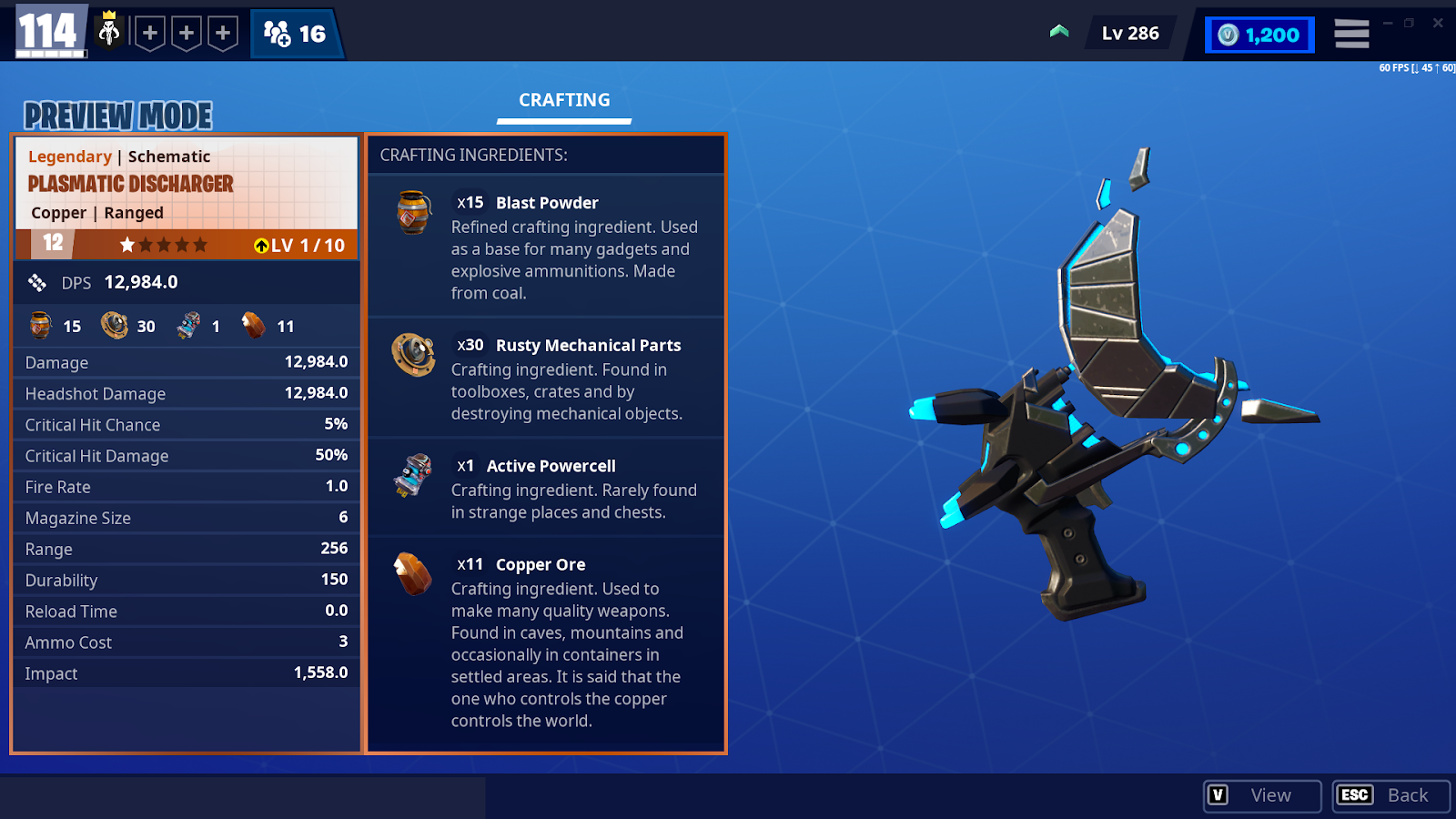Close the game window
Screen dimensions: 1456x819
(1438, 23)
